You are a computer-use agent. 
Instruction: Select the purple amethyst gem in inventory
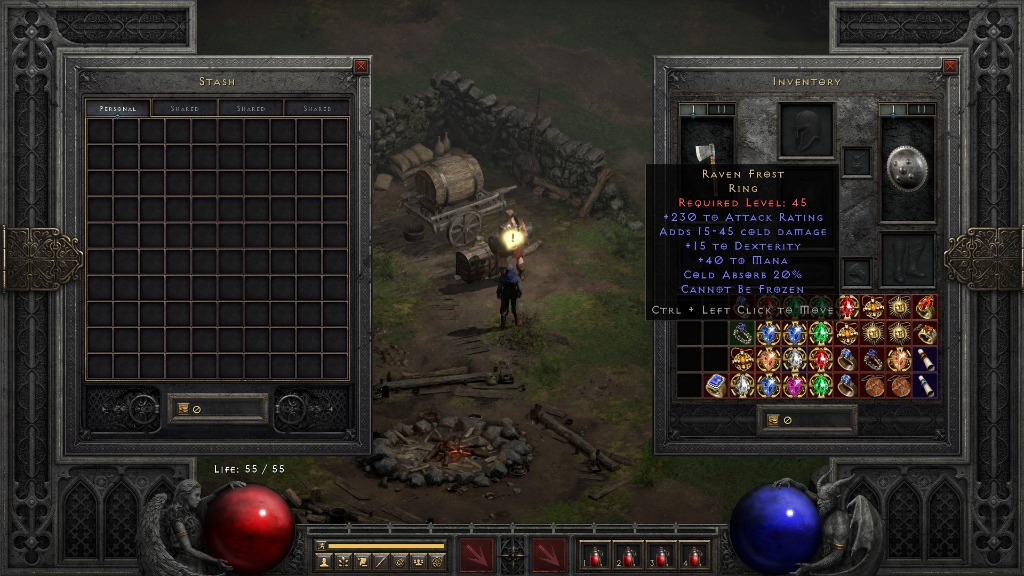pos(795,385)
